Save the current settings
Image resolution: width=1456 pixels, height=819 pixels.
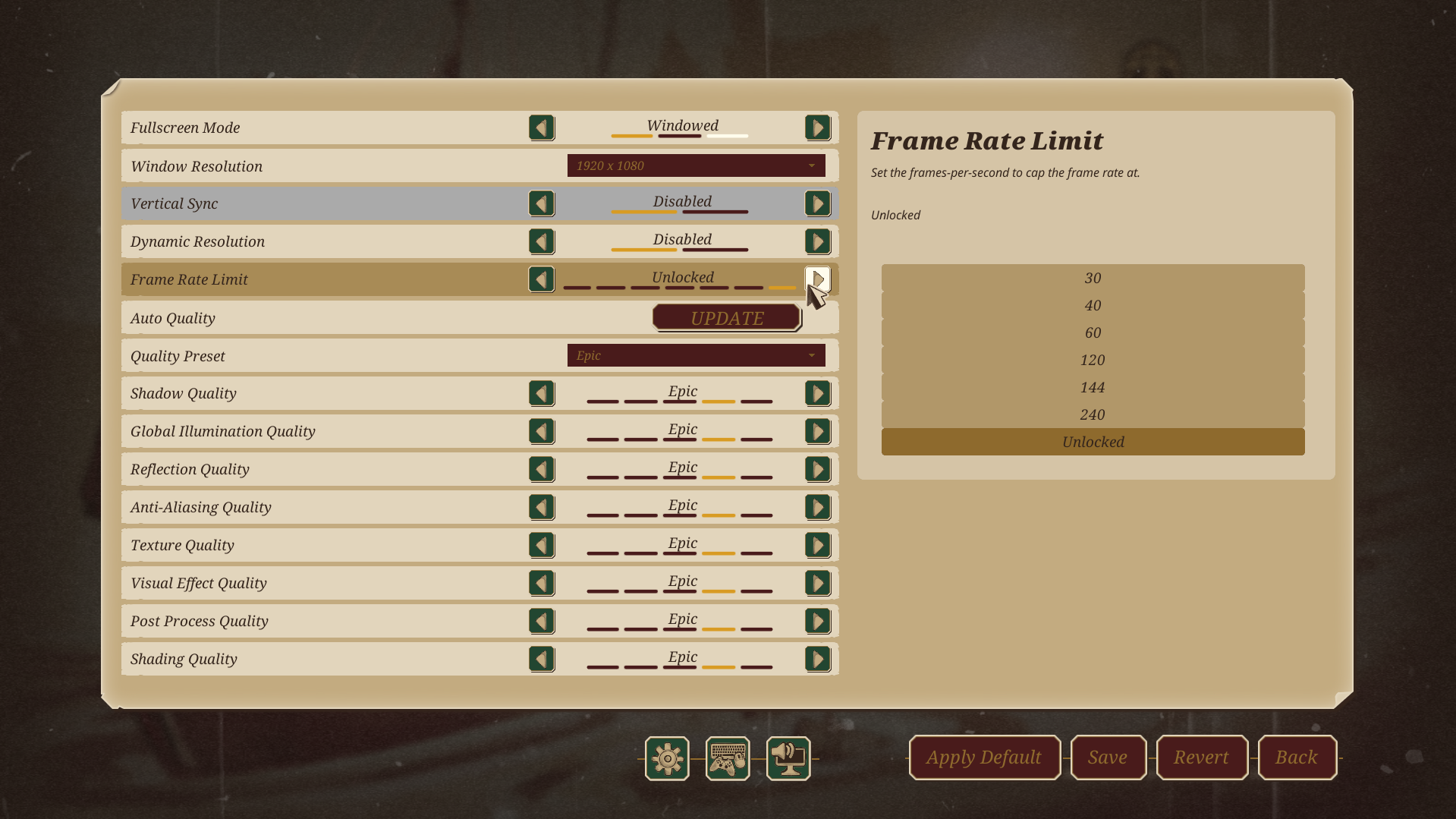[1108, 757]
